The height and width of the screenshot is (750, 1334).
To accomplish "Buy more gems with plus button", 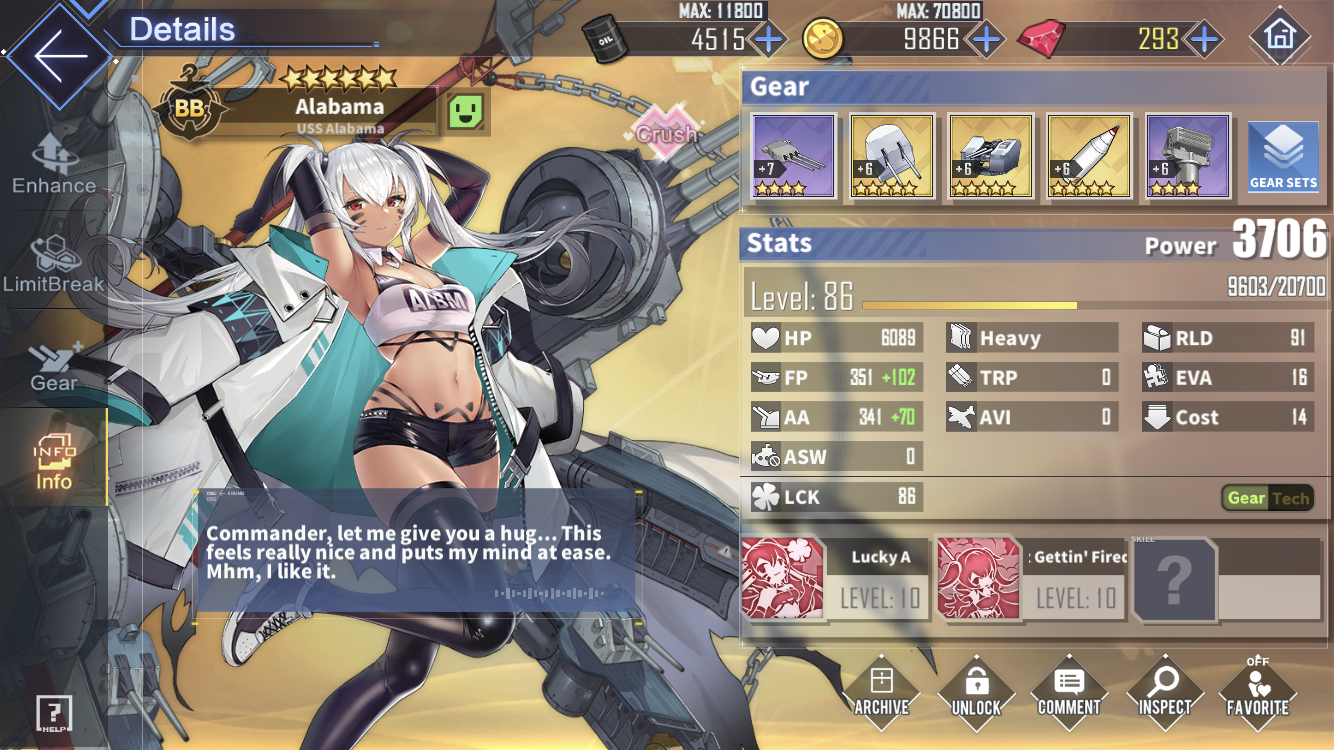I will (x=1205, y=39).
